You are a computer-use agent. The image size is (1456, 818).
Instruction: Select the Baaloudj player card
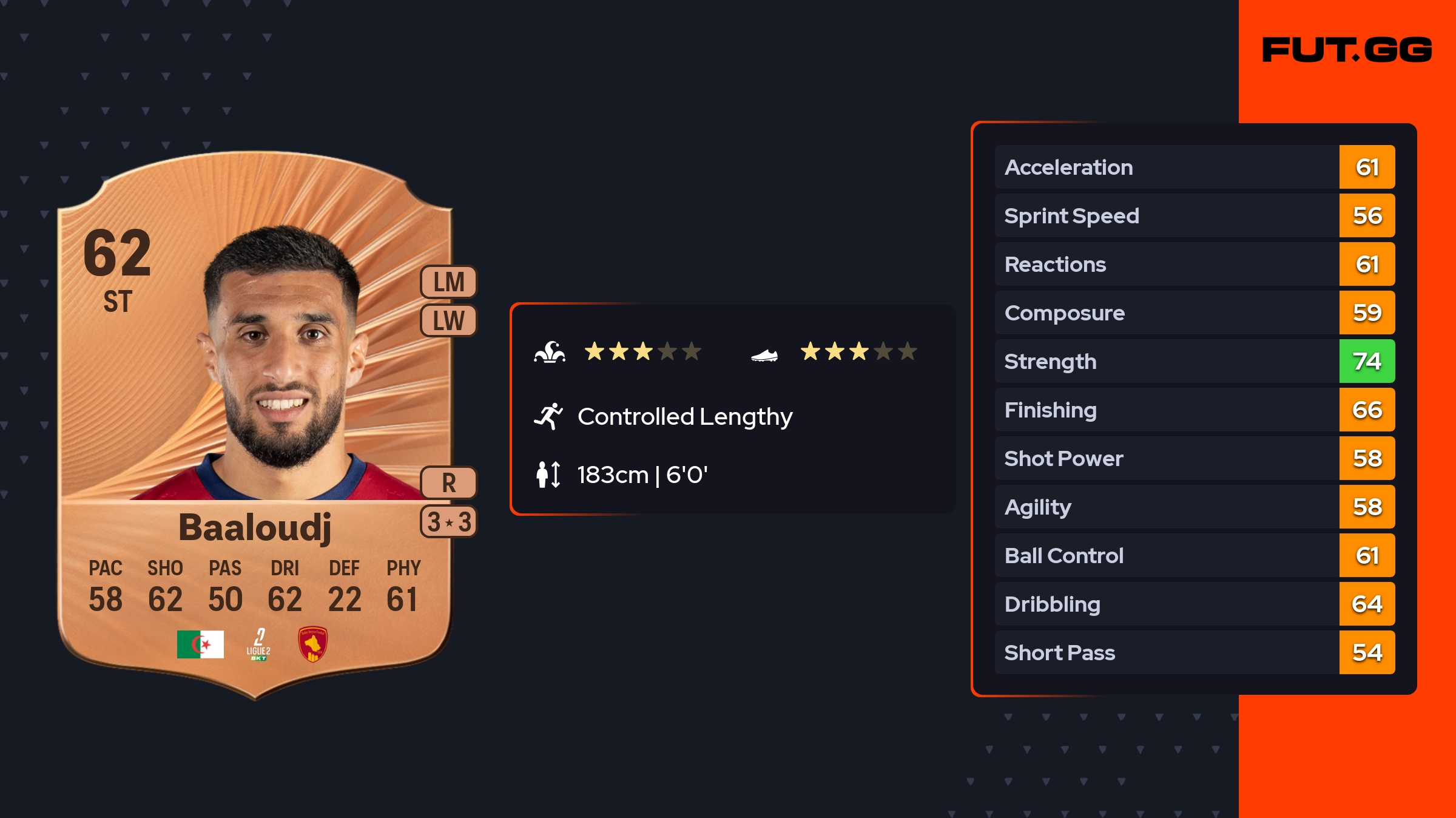[x=255, y=425]
